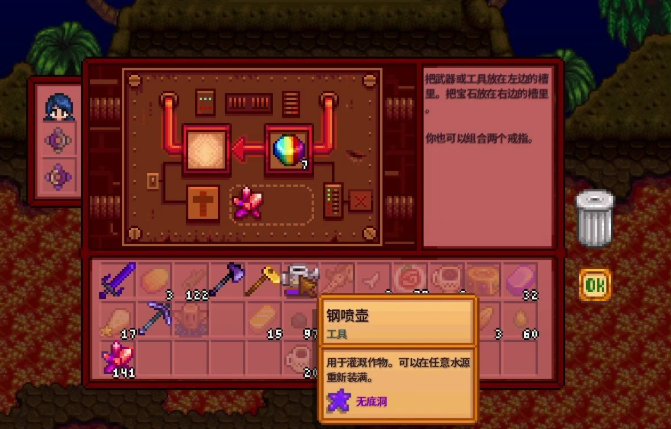This screenshot has height=429, width=671.
Task: Choose the purple pickaxe in inventory
Action: [153, 319]
